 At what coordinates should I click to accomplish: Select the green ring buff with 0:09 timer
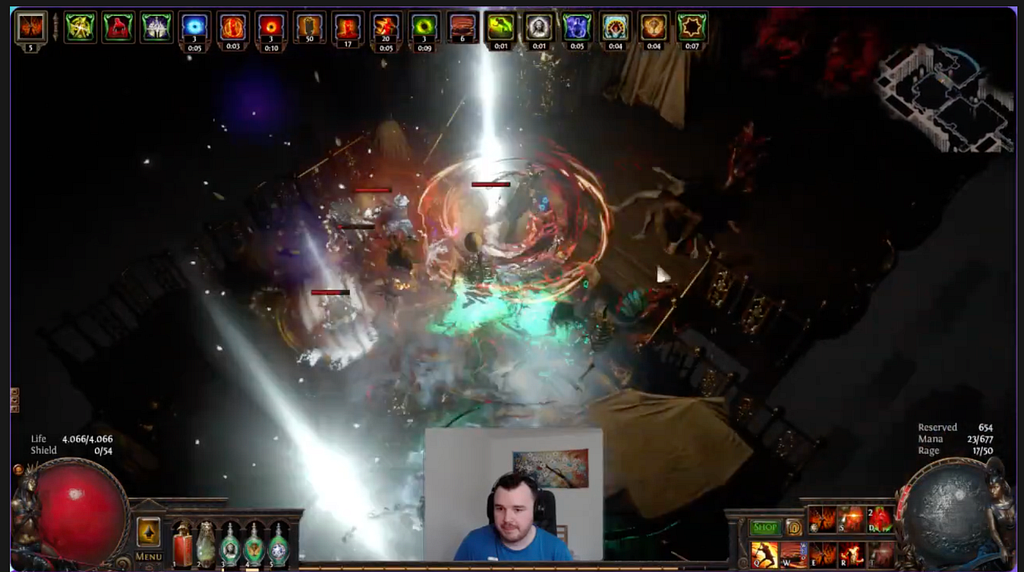(425, 27)
